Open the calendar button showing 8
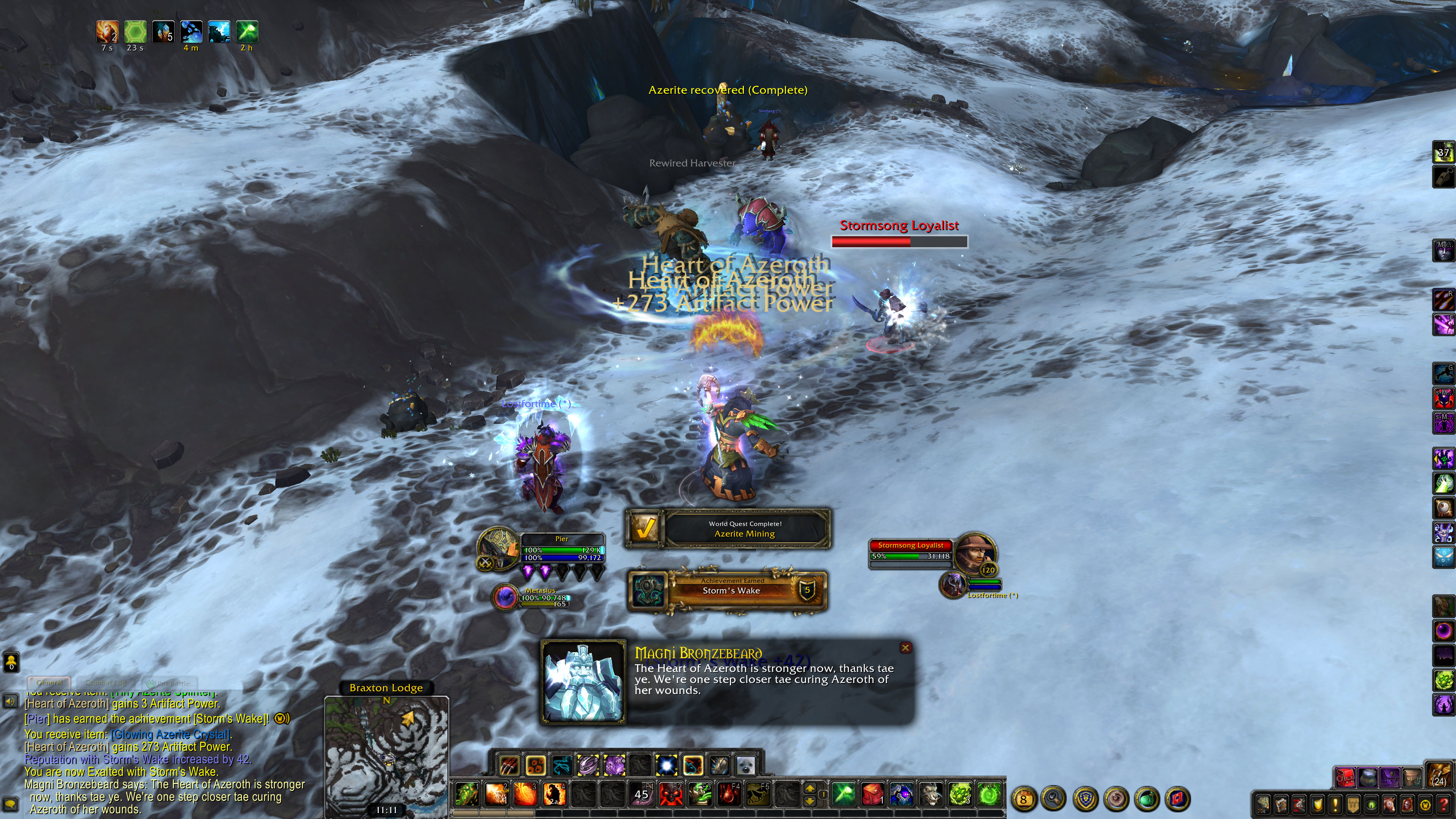This screenshot has height=819, width=1456. pos(1024,799)
